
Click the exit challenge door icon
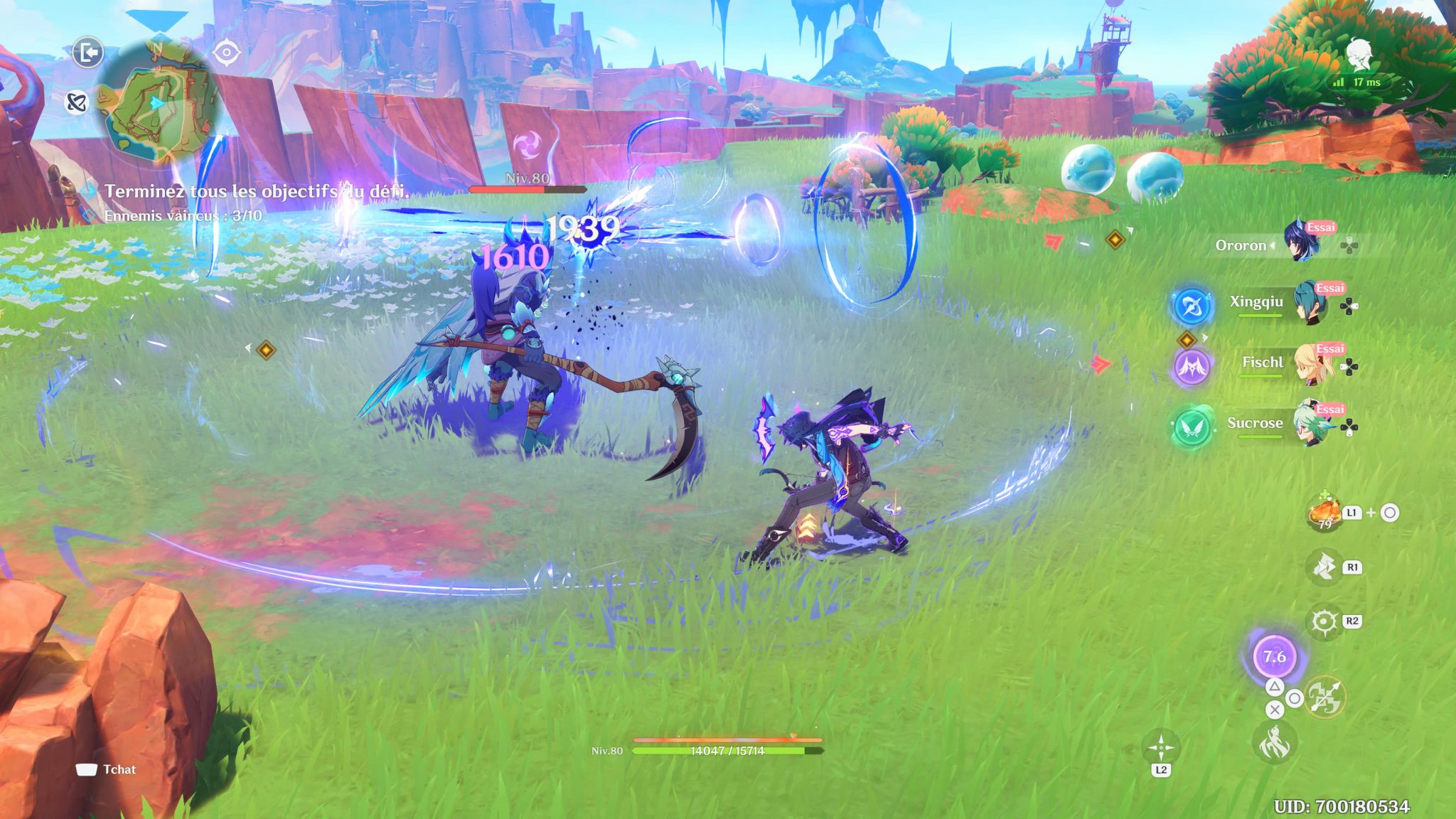coord(89,52)
